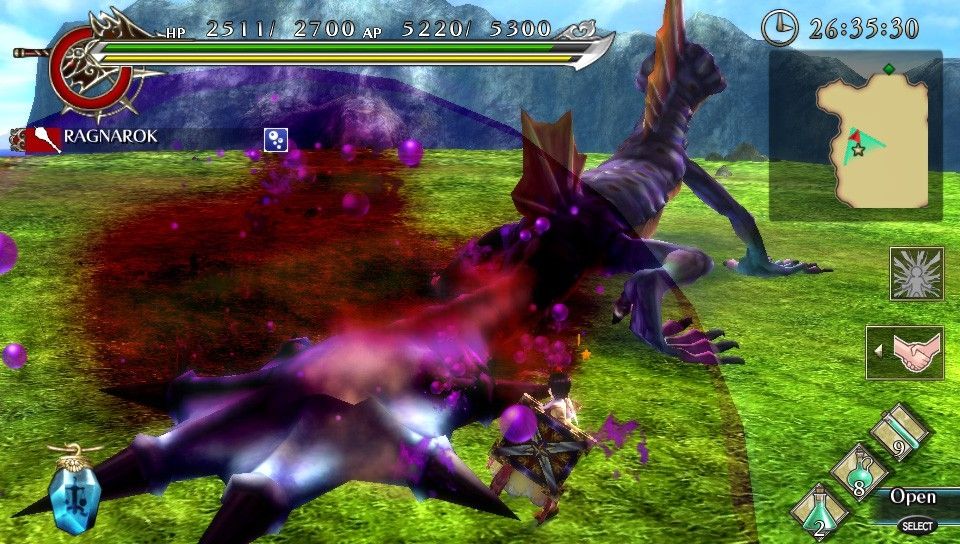Open the area minimap

pos(855,136)
